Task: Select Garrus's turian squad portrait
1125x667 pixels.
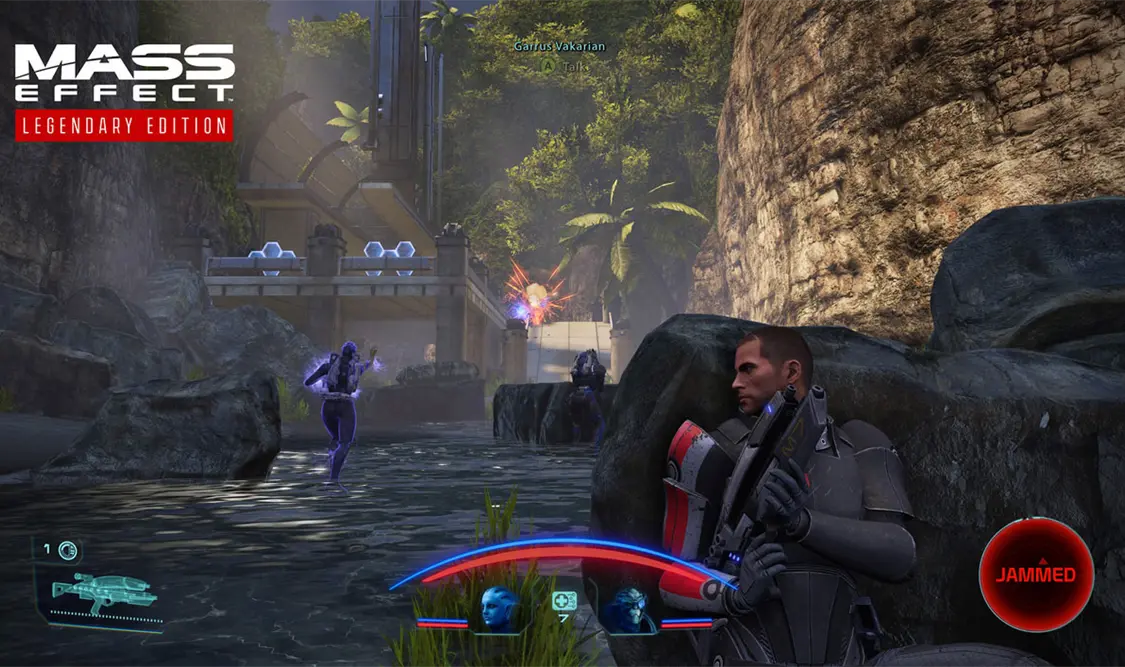Action: pyautogui.click(x=627, y=610)
